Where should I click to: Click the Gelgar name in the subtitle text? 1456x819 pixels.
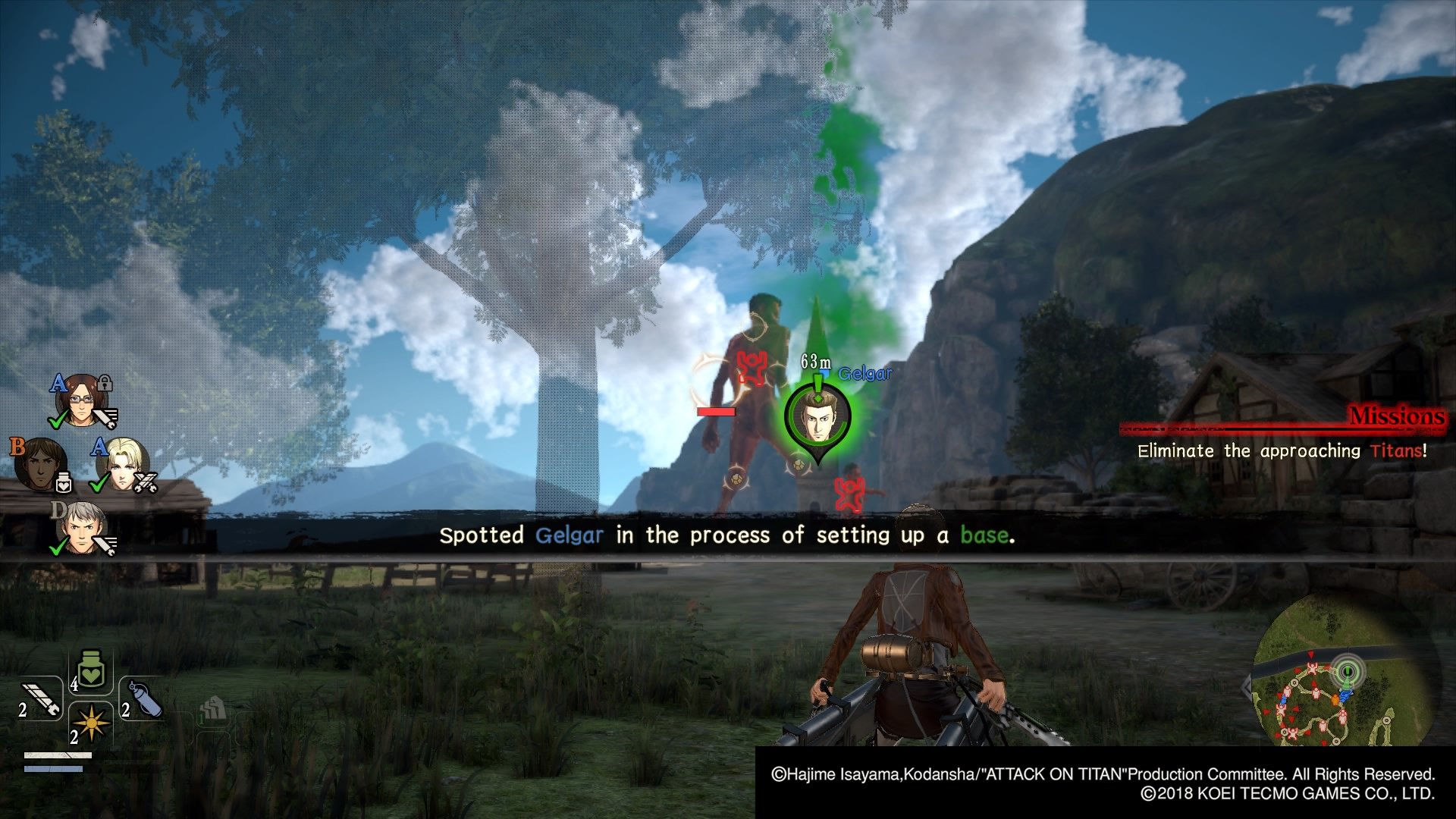569,535
